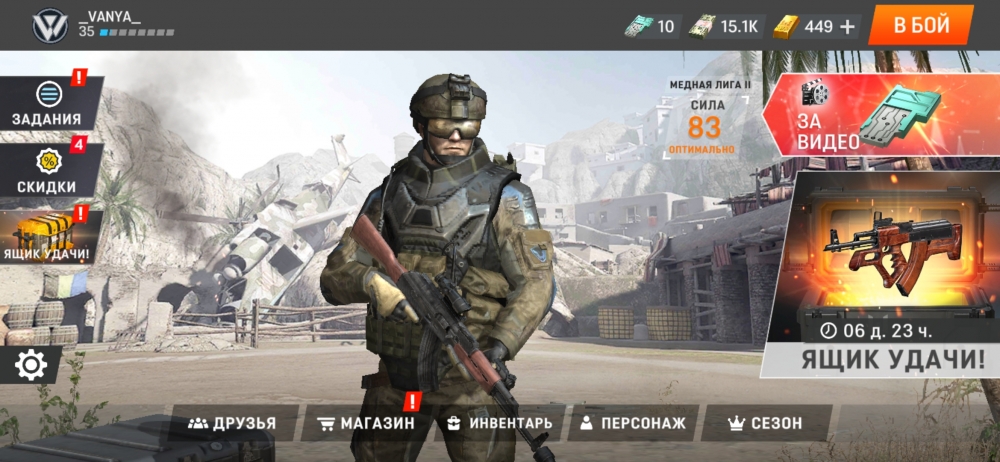Click the 15.1K cash balance

[x=727, y=26]
